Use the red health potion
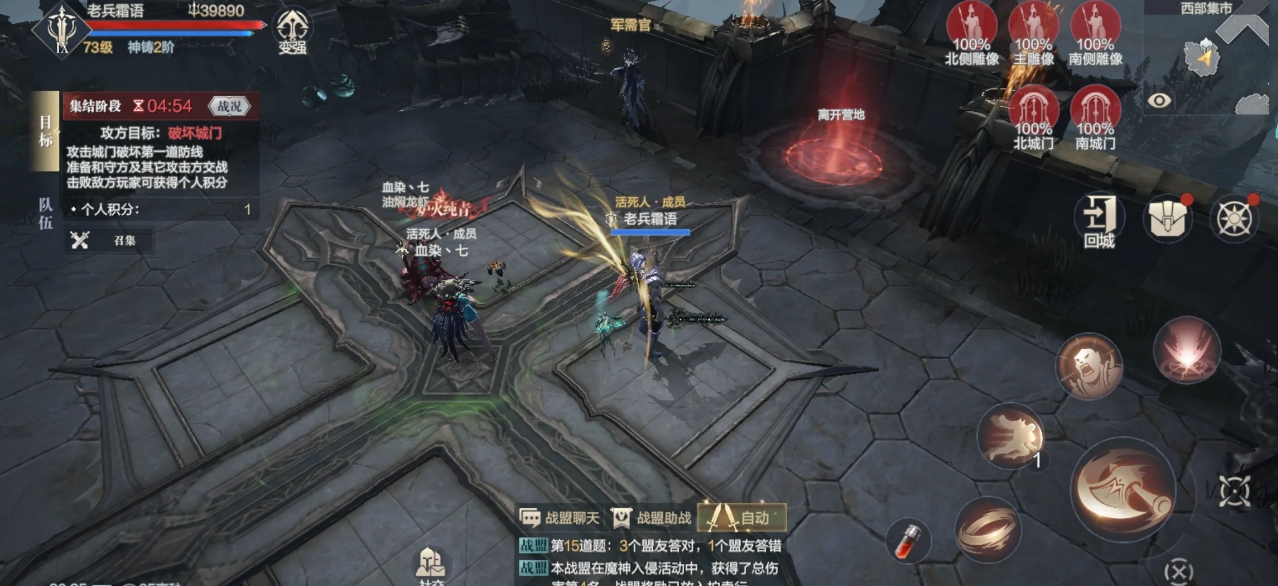The height and width of the screenshot is (586, 1278). (908, 540)
